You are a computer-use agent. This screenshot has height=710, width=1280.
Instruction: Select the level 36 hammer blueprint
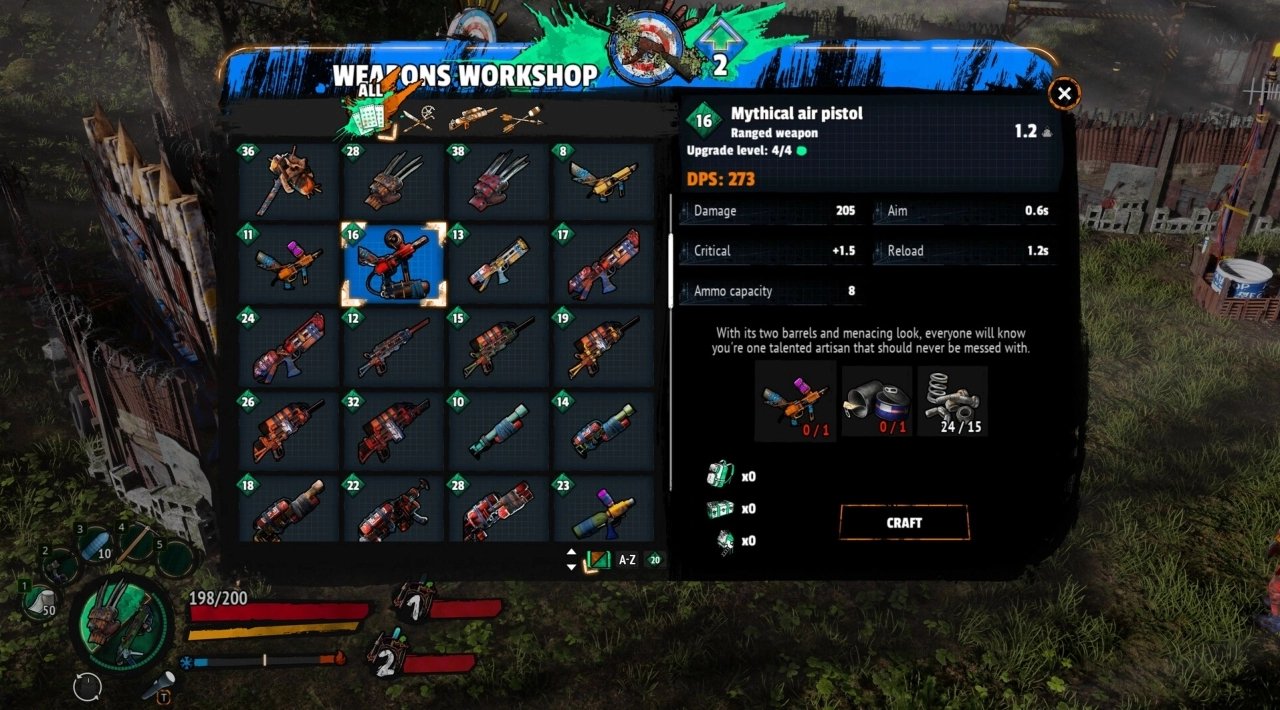288,180
